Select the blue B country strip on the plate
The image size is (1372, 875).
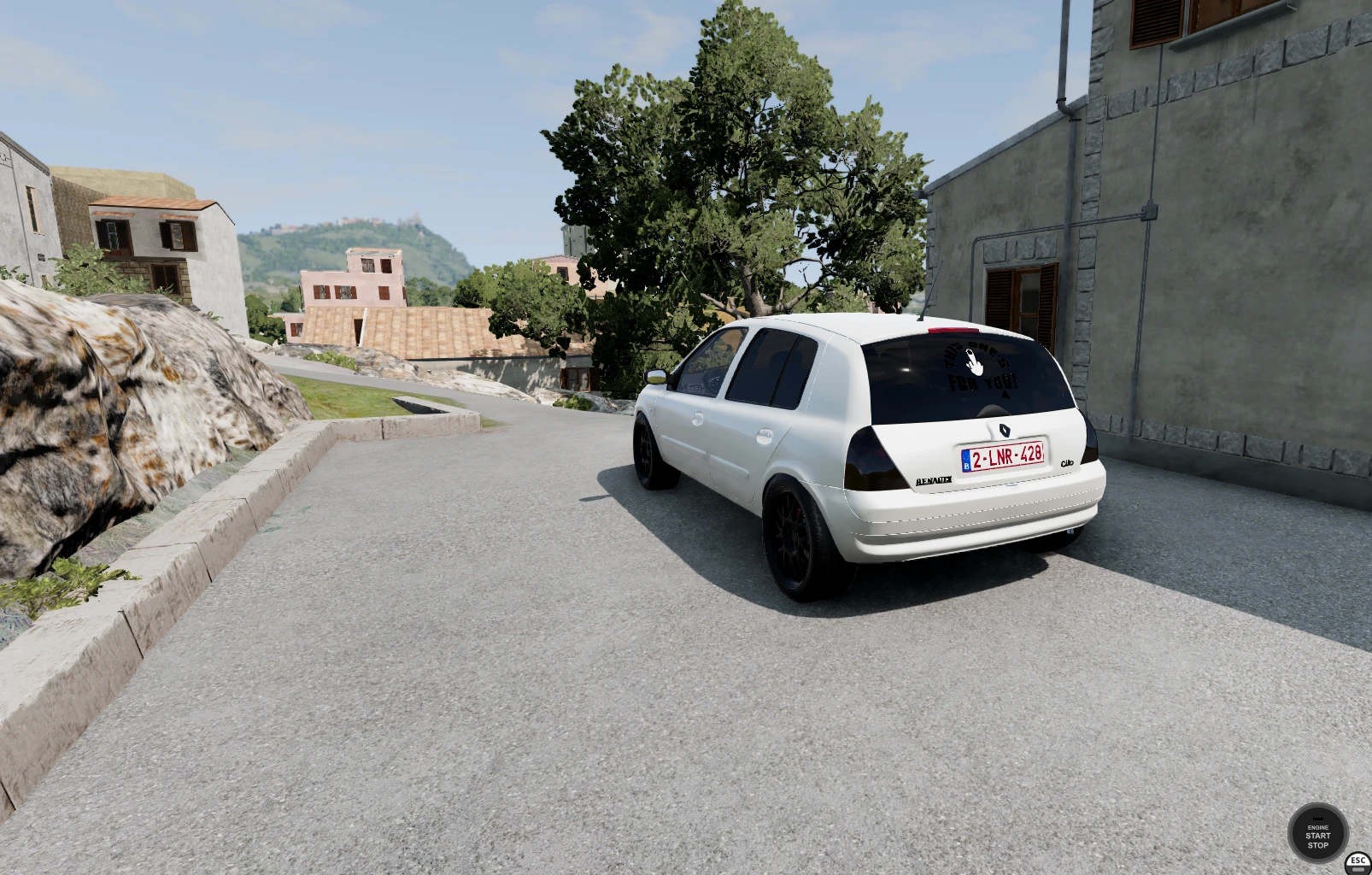click(967, 458)
